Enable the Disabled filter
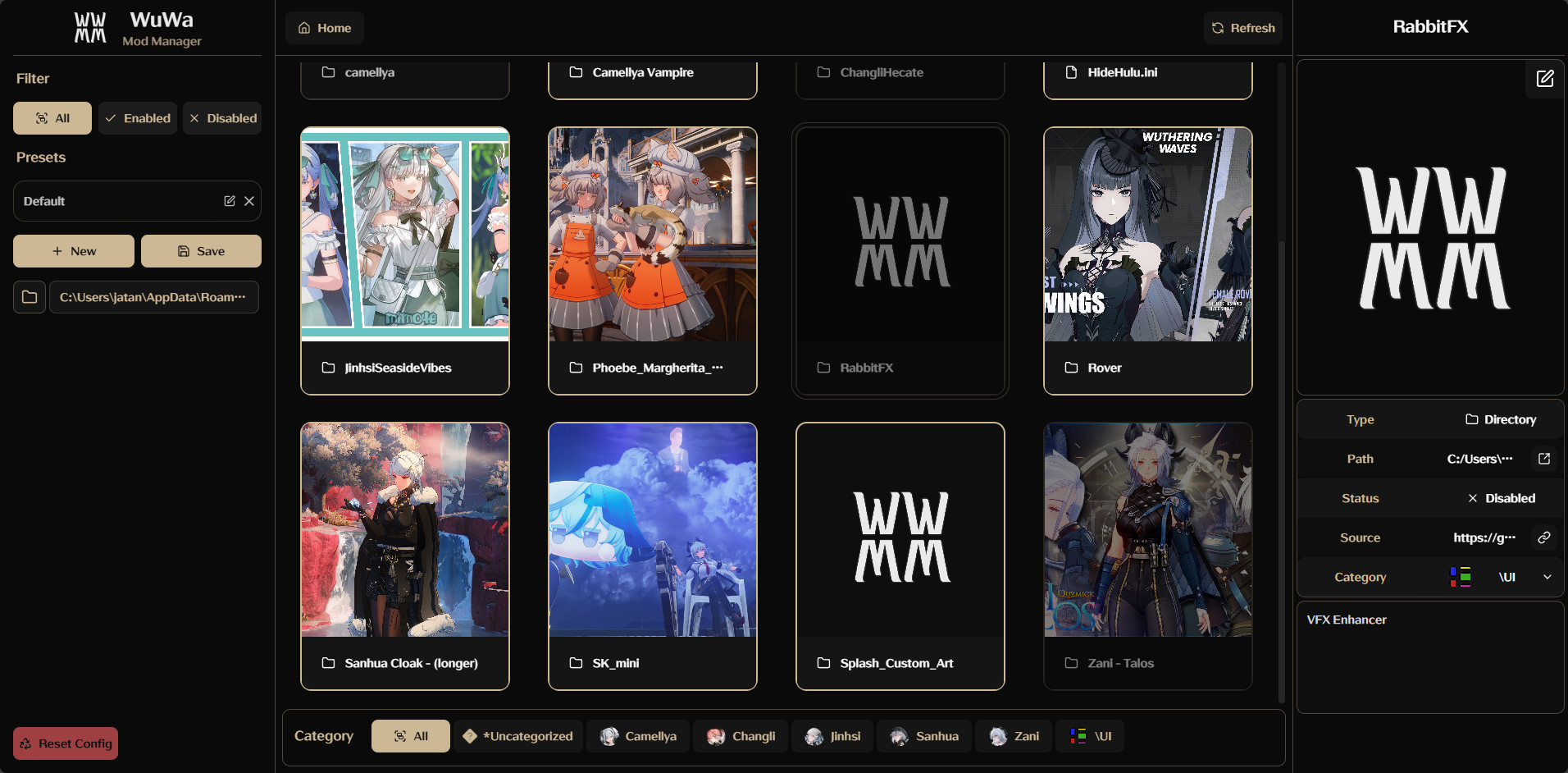The image size is (1568, 773). pos(222,117)
